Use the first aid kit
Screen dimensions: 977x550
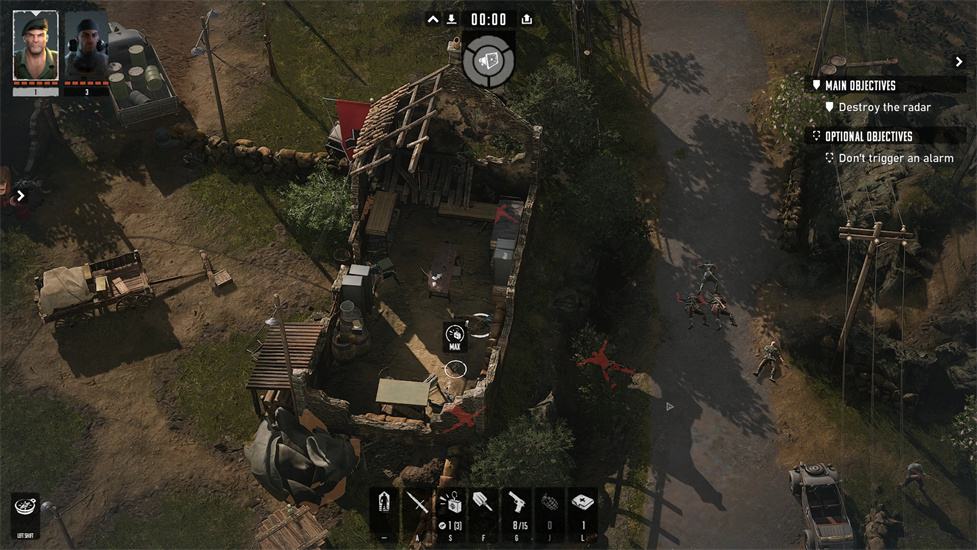[x=582, y=504]
